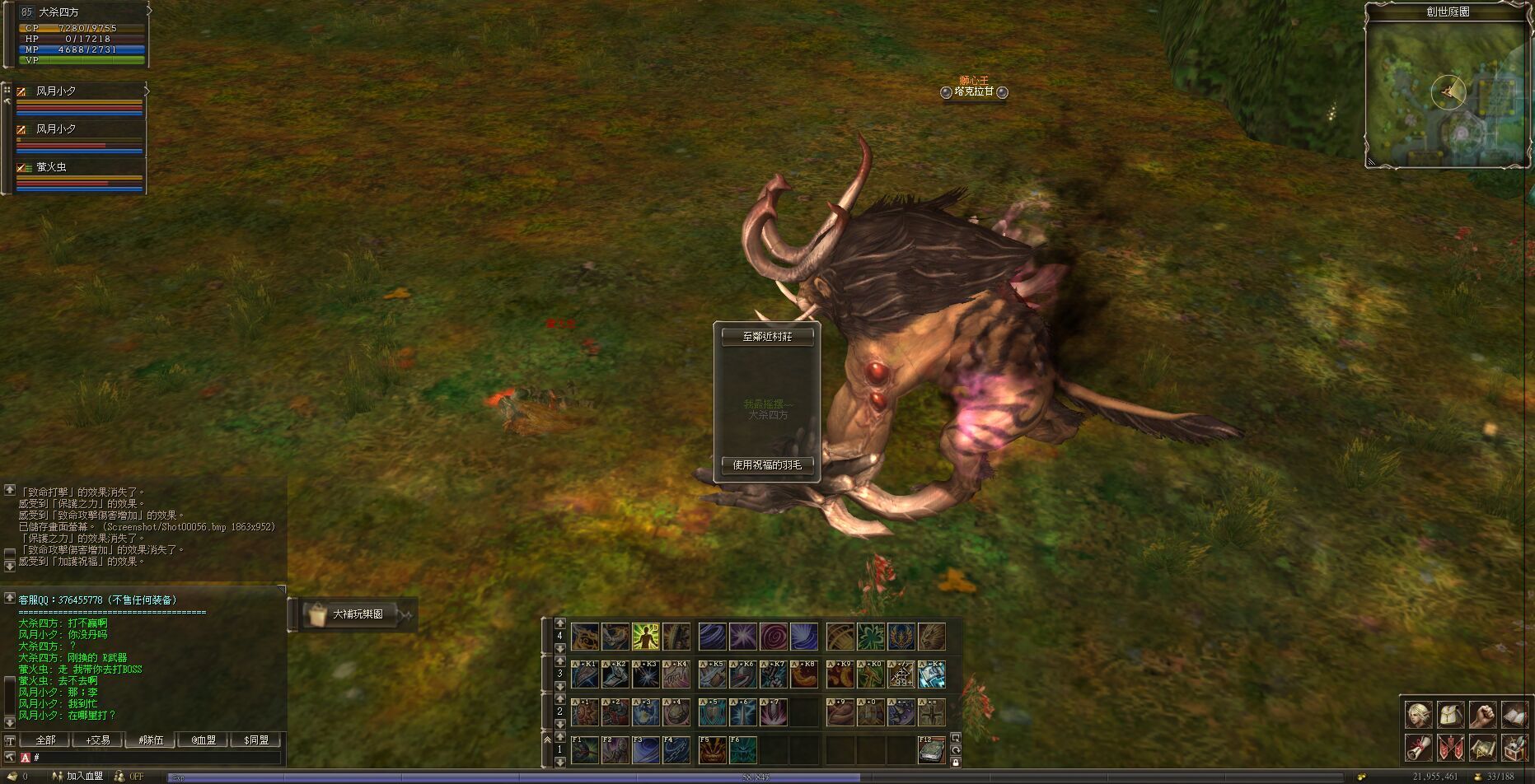The height and width of the screenshot is (784, 1535).
Task: Open the clan red banners icon
Action: pos(1450,748)
